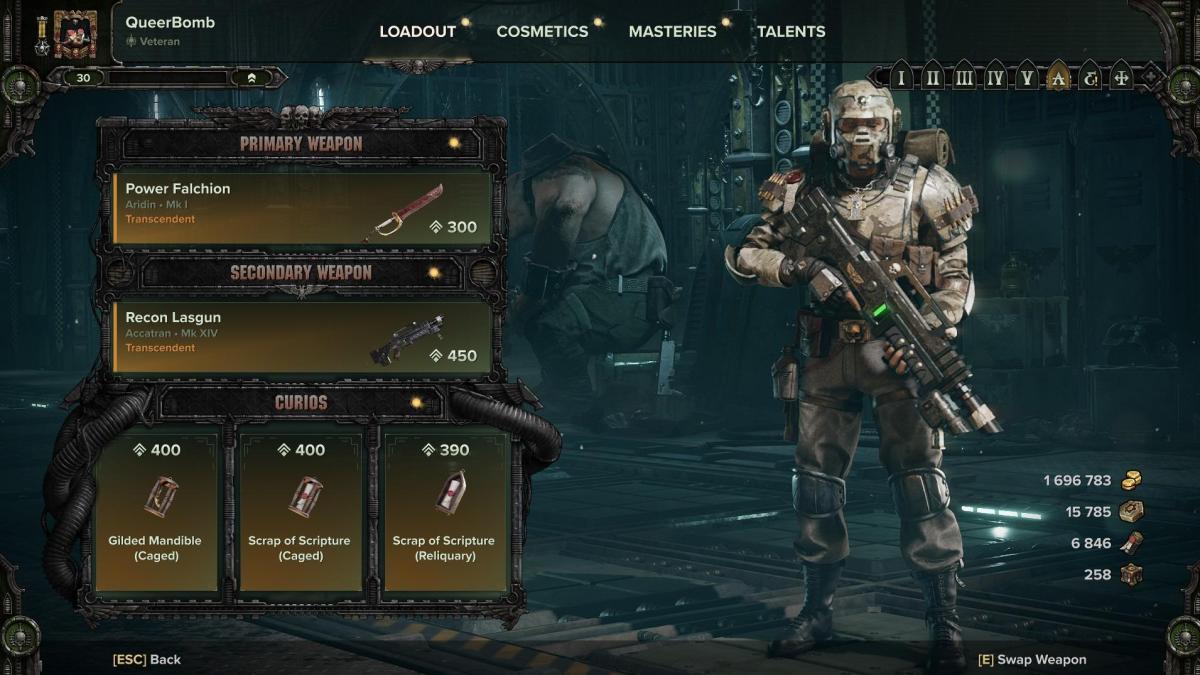
Task: Go to the Talents tab
Action: coord(791,31)
